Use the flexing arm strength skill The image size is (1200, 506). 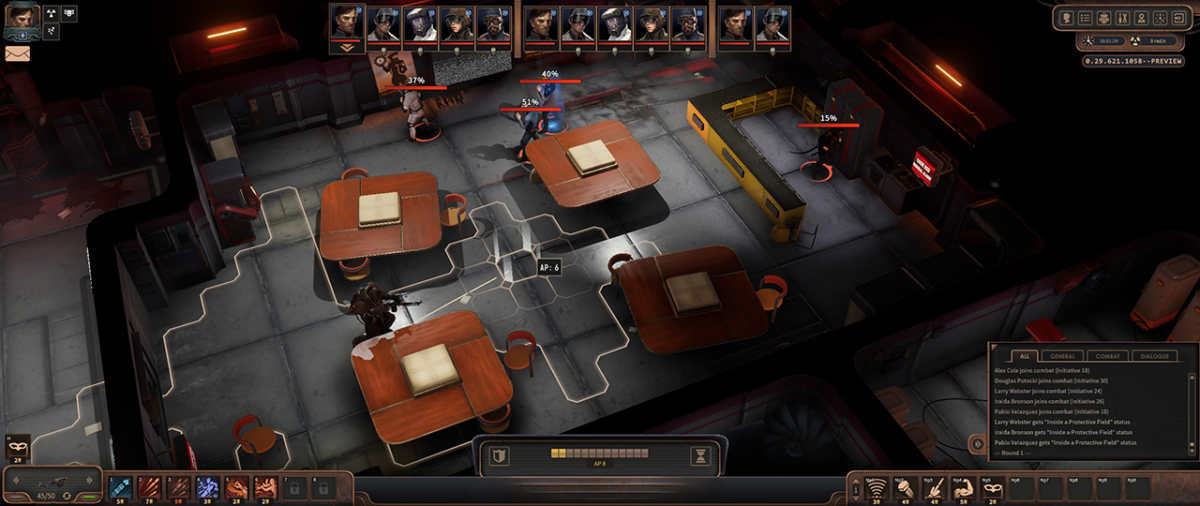[963, 487]
